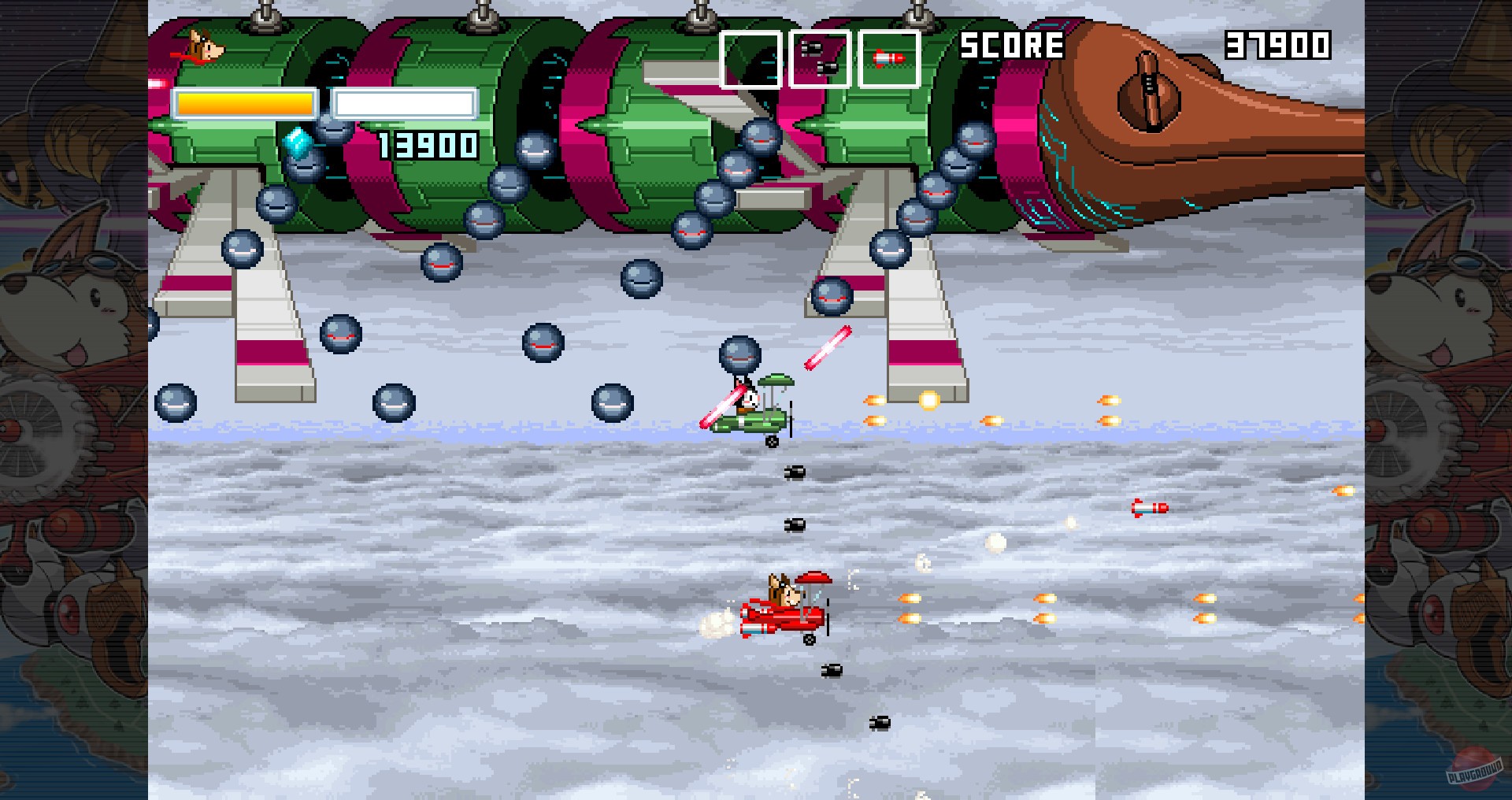Toggle the white boss health bar
The image size is (1512, 800).
click(x=404, y=102)
